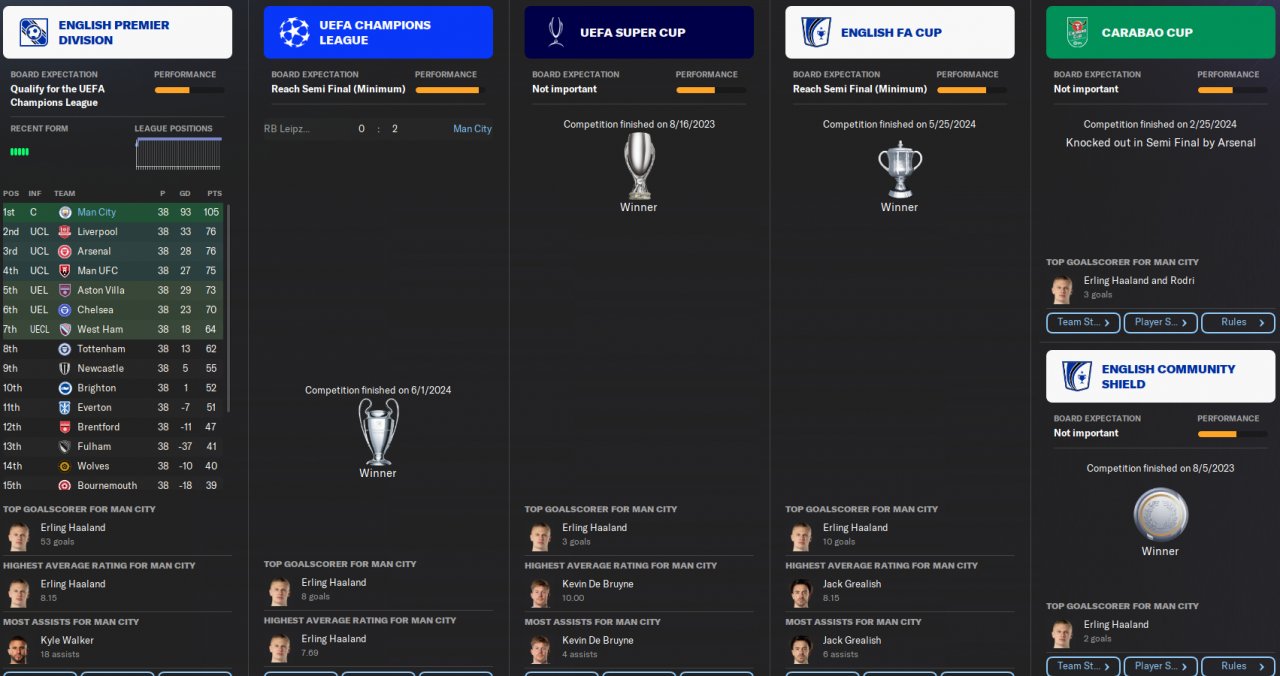Open the English Community Shield header

tap(1160, 376)
